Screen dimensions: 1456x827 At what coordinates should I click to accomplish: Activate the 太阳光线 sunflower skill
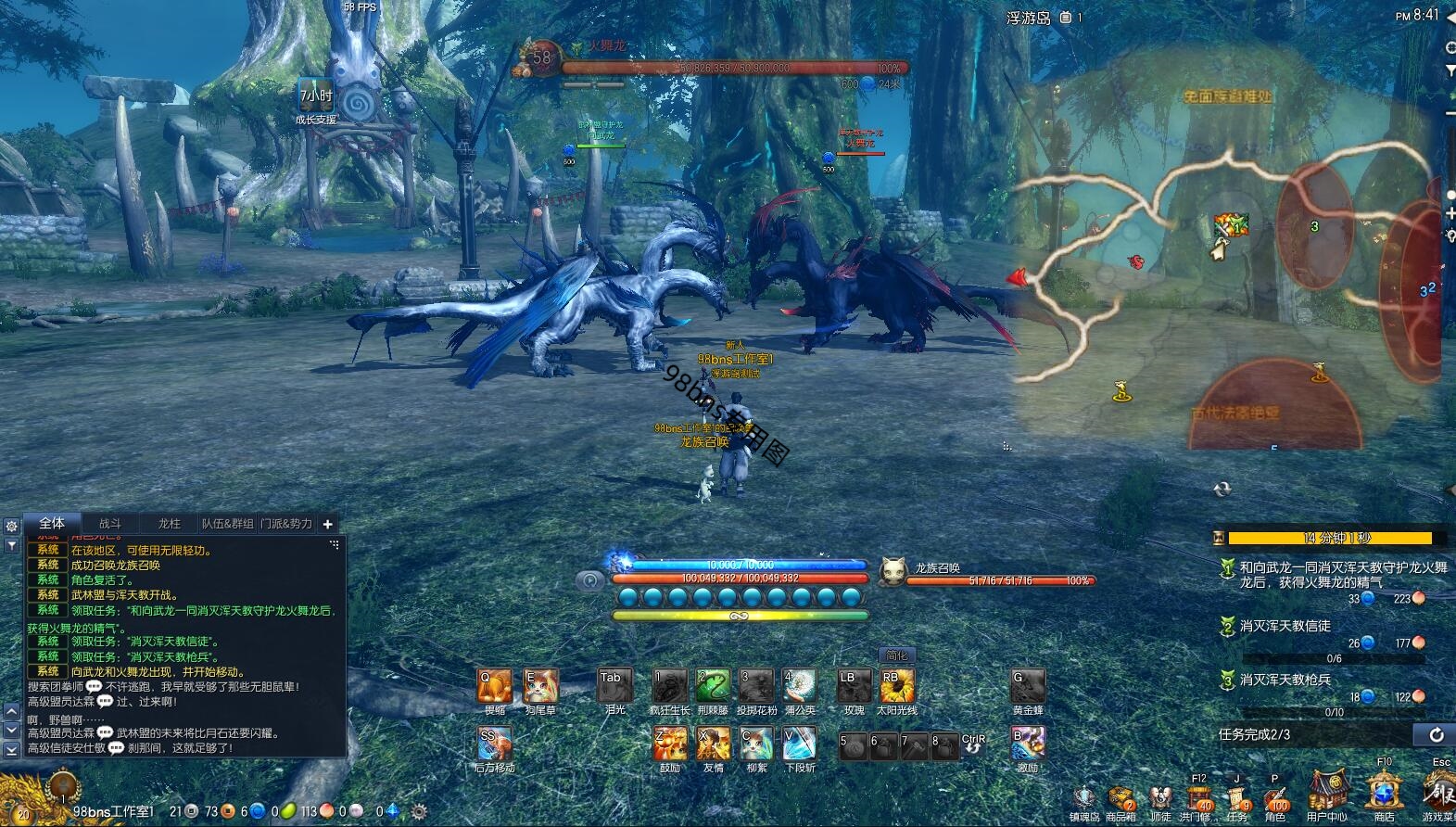(896, 687)
